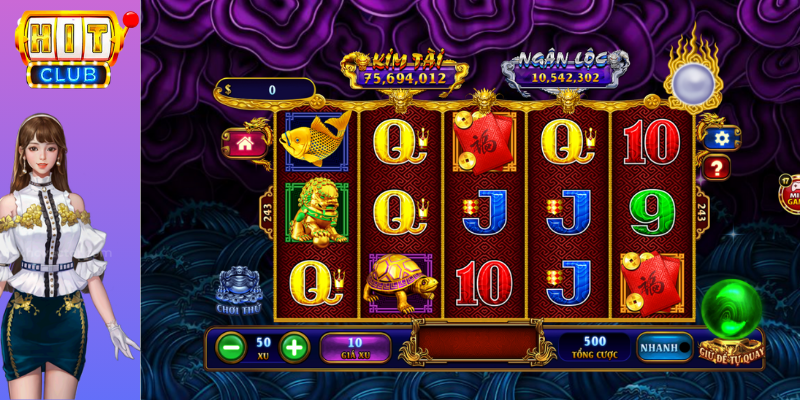Open settings with the gear icon

click(x=720, y=138)
